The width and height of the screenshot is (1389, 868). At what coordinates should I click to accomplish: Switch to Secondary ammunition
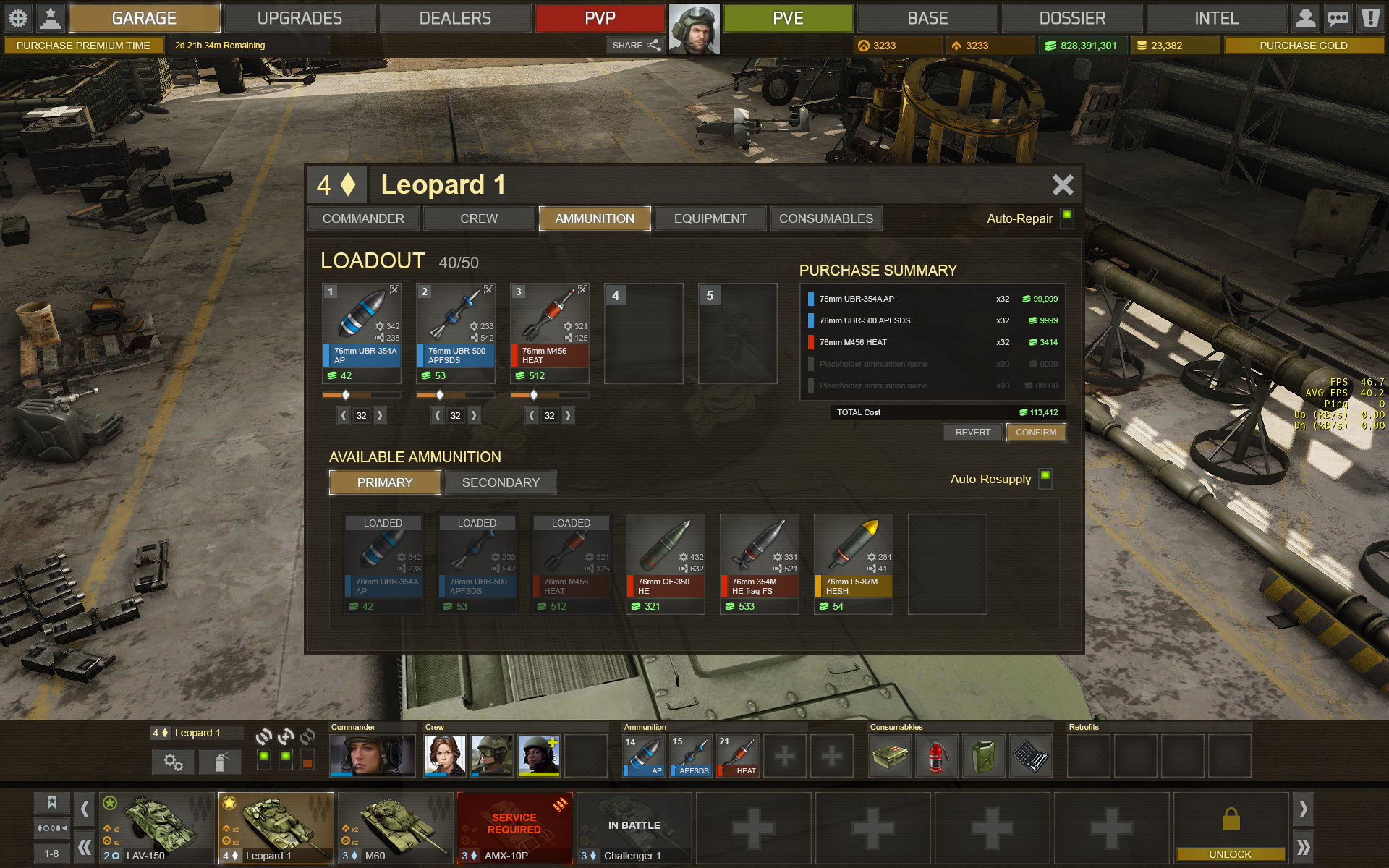[501, 482]
